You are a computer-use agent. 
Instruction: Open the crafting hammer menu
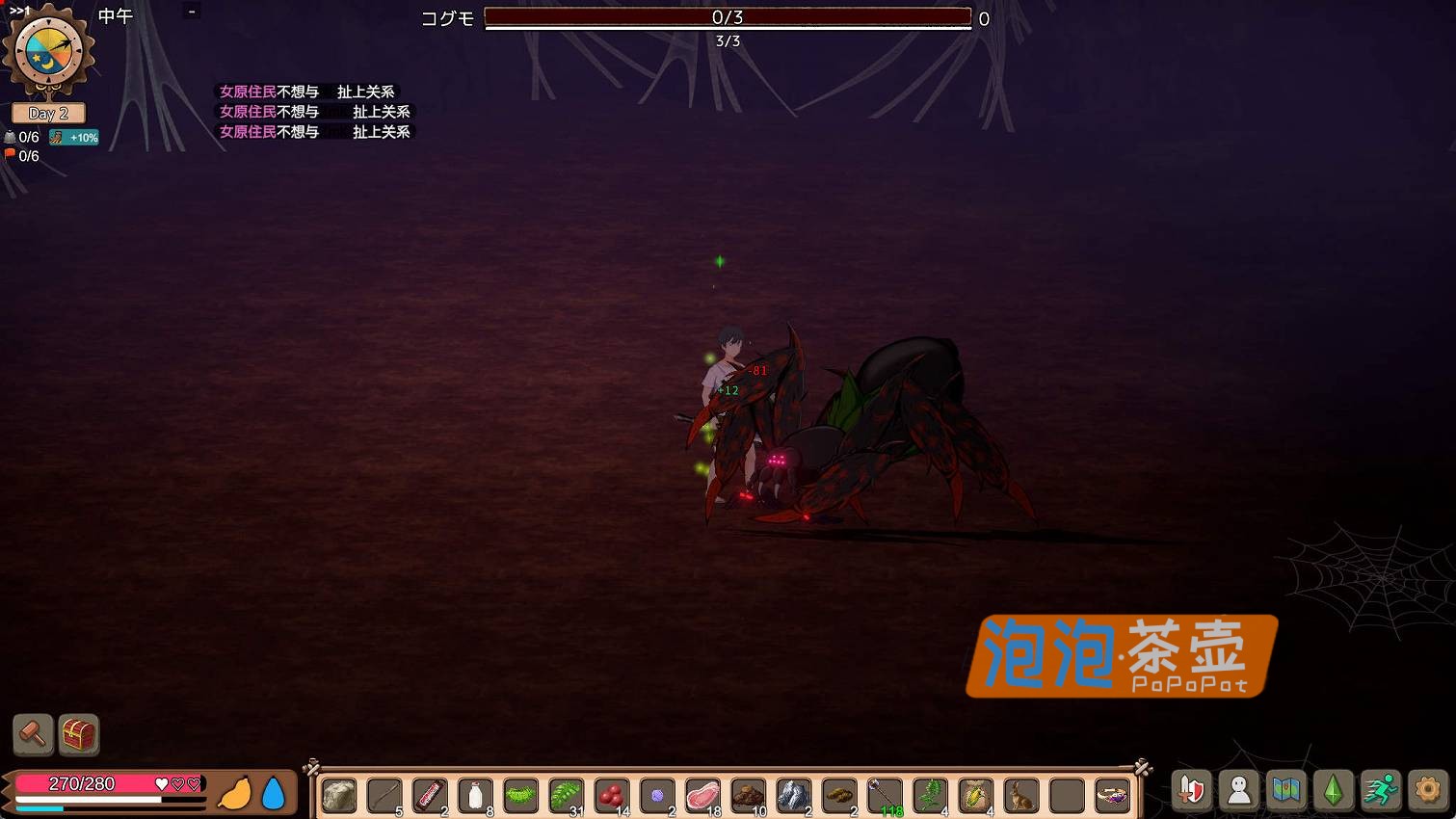tap(32, 734)
